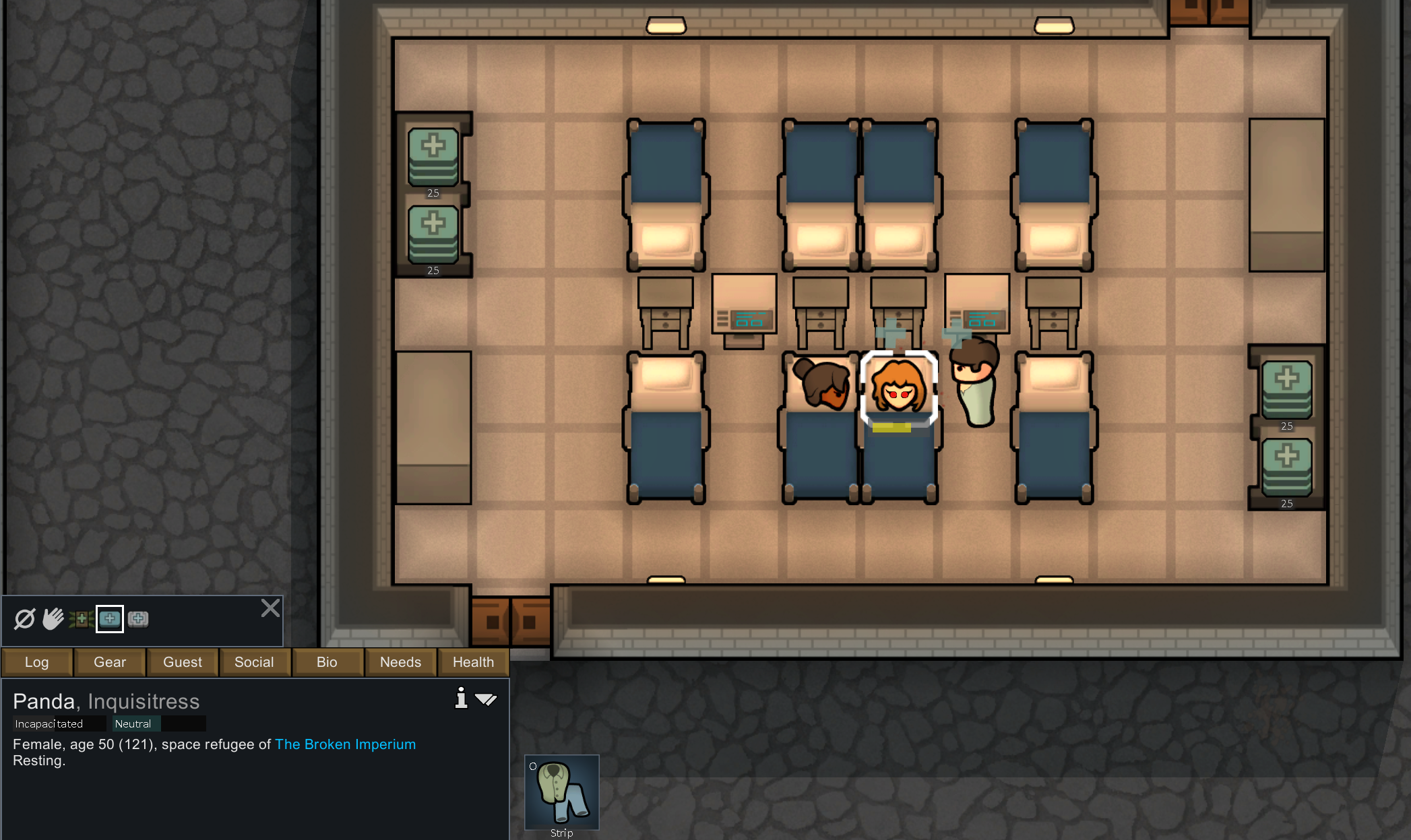
Task: Select herbal medicine care level
Action: [x=82, y=618]
